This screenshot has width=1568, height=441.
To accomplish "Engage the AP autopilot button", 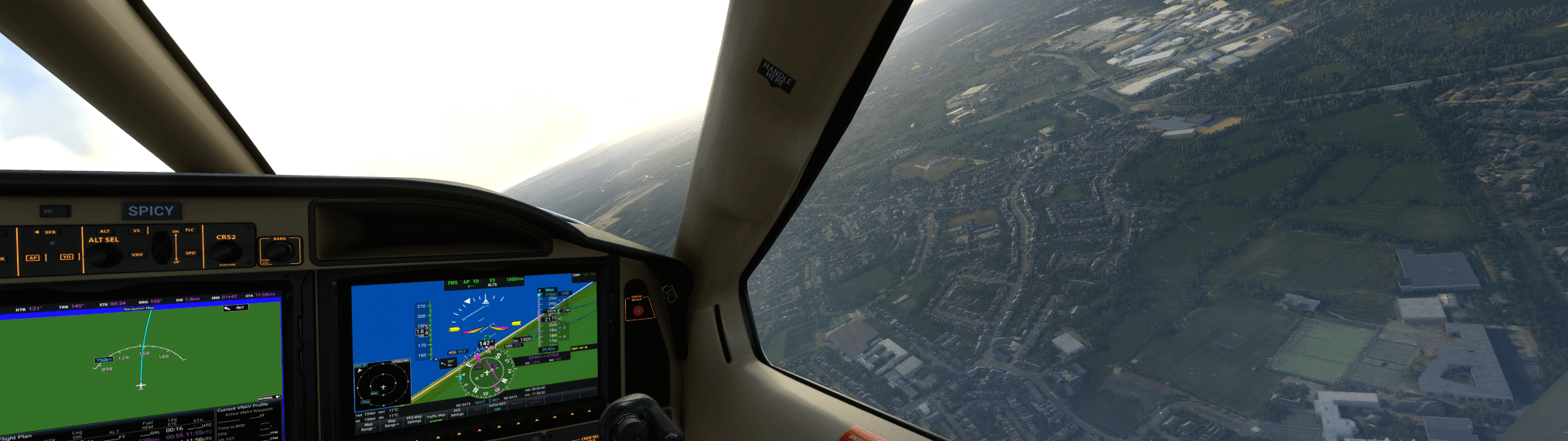I will [x=32, y=258].
